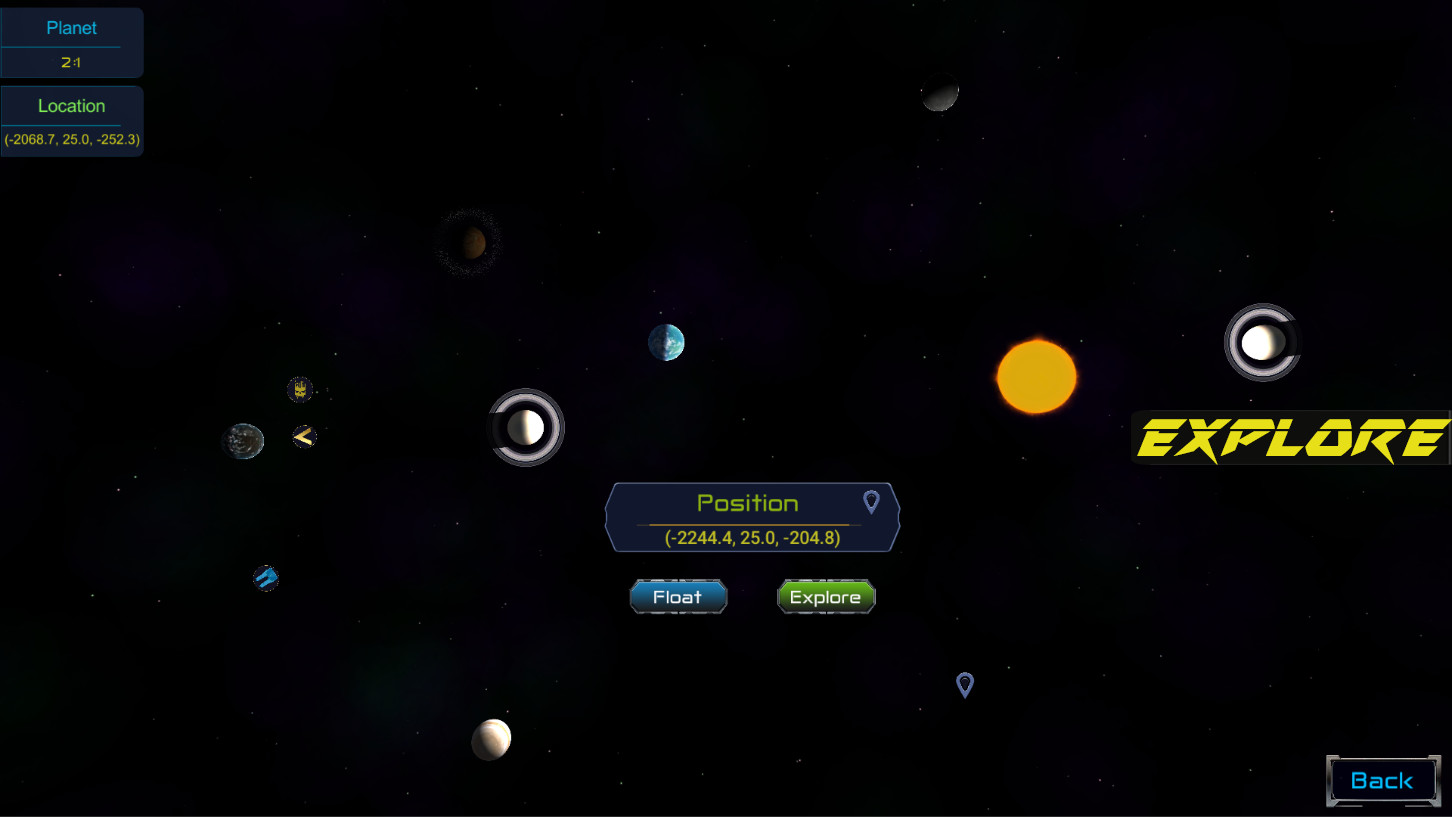Click the dark shadowed planet at the top
1452x817 pixels.
click(938, 91)
